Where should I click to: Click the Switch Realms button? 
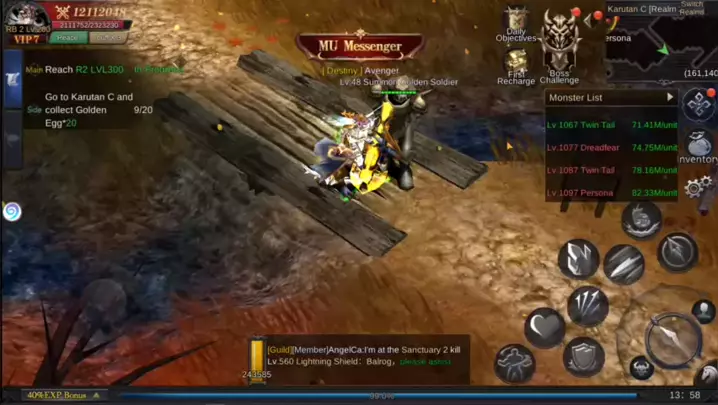point(692,7)
